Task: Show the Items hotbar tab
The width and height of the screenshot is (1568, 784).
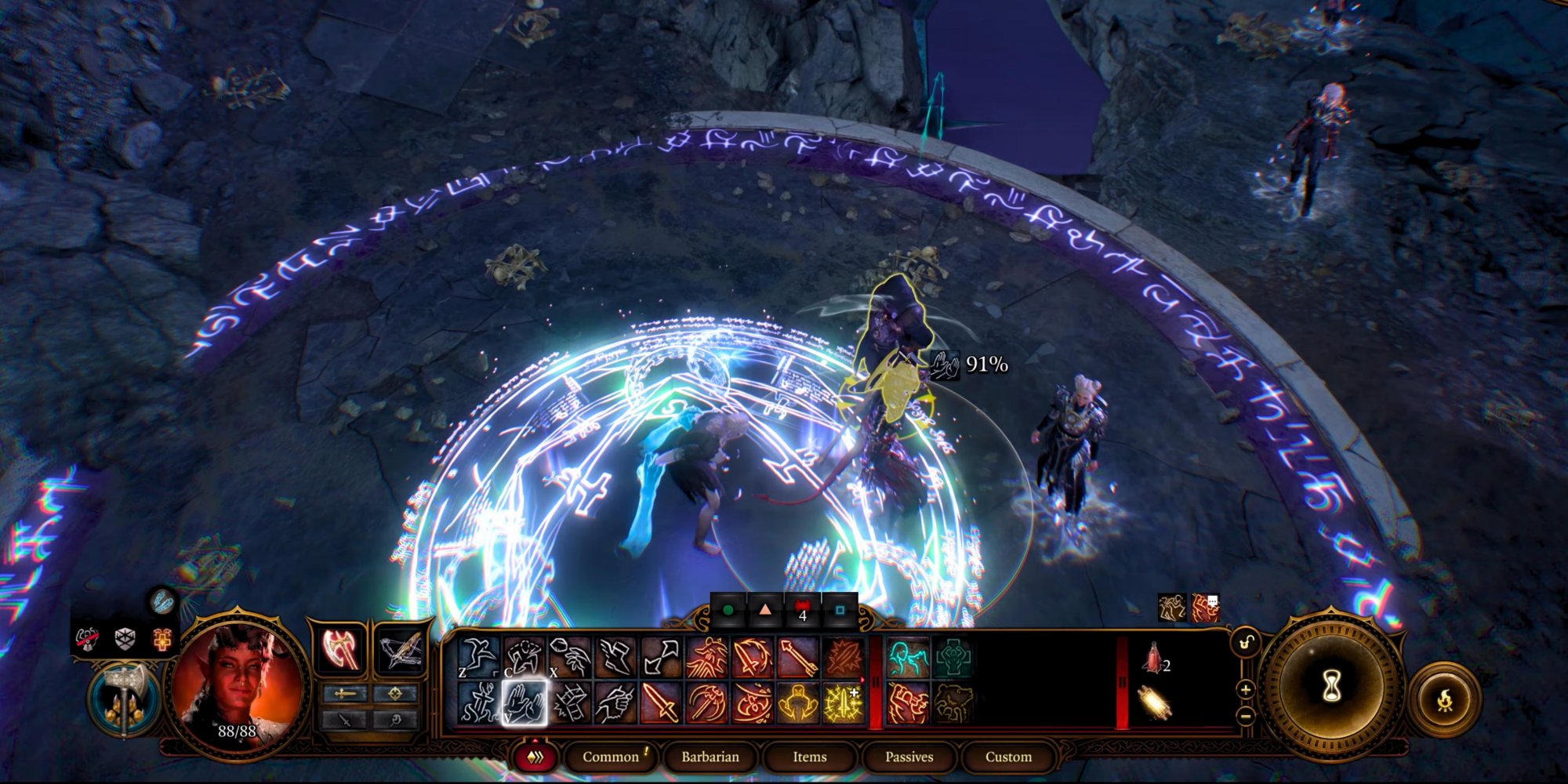Action: coord(809,757)
